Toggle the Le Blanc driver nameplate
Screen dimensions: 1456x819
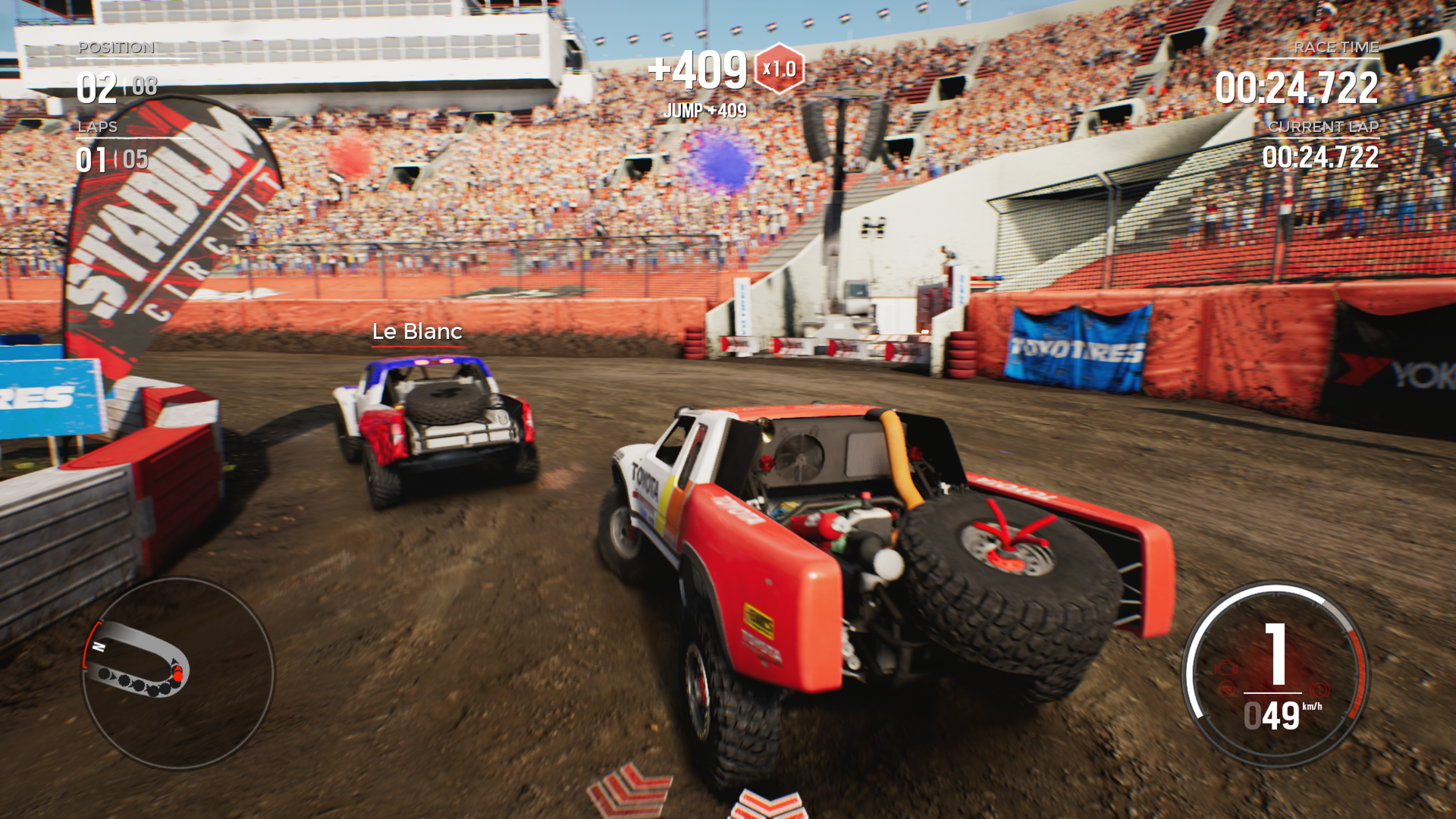pos(416,331)
